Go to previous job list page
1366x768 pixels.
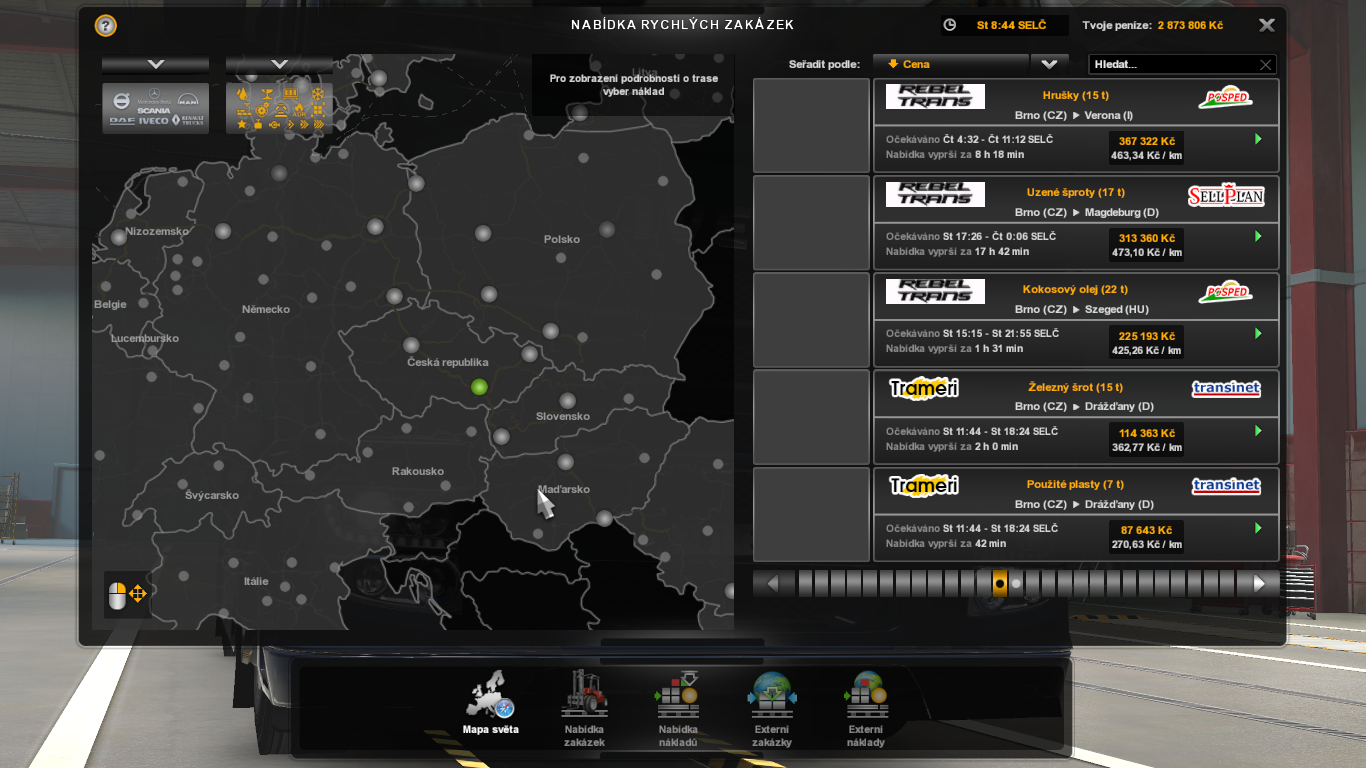pos(772,583)
